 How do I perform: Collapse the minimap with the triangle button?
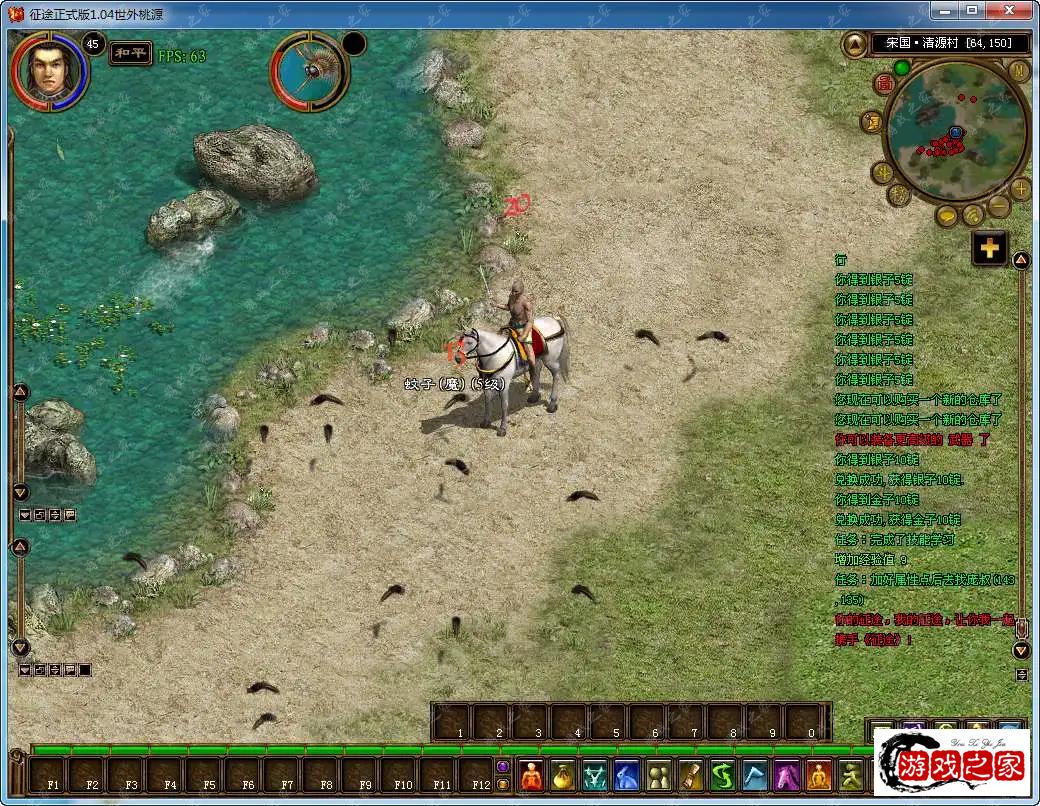pos(855,44)
